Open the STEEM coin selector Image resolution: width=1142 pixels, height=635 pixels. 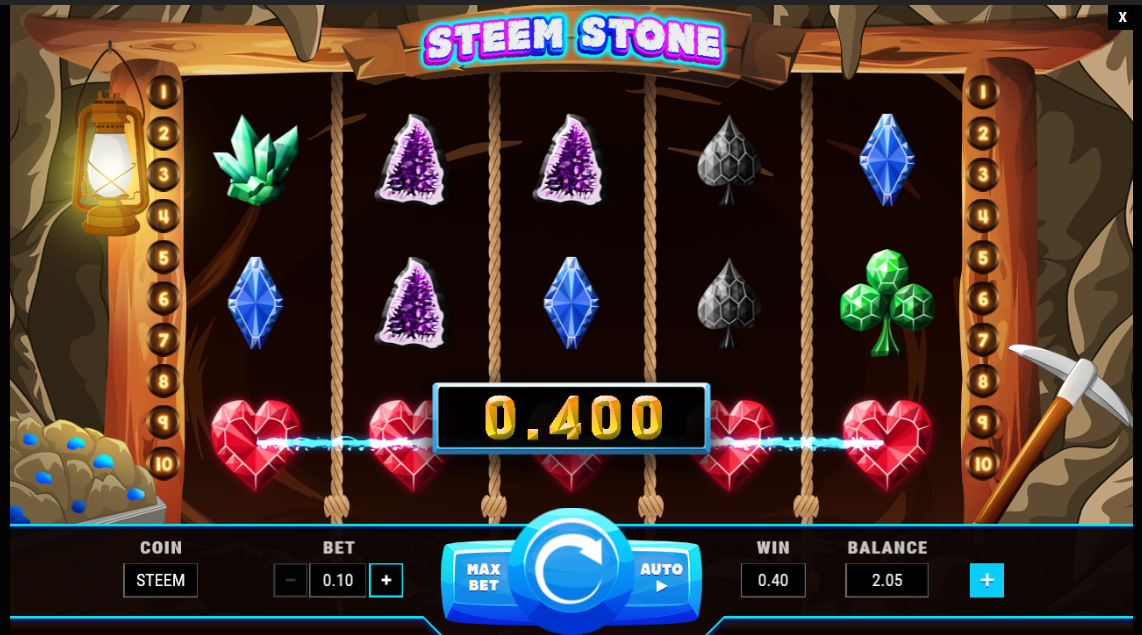[160, 580]
